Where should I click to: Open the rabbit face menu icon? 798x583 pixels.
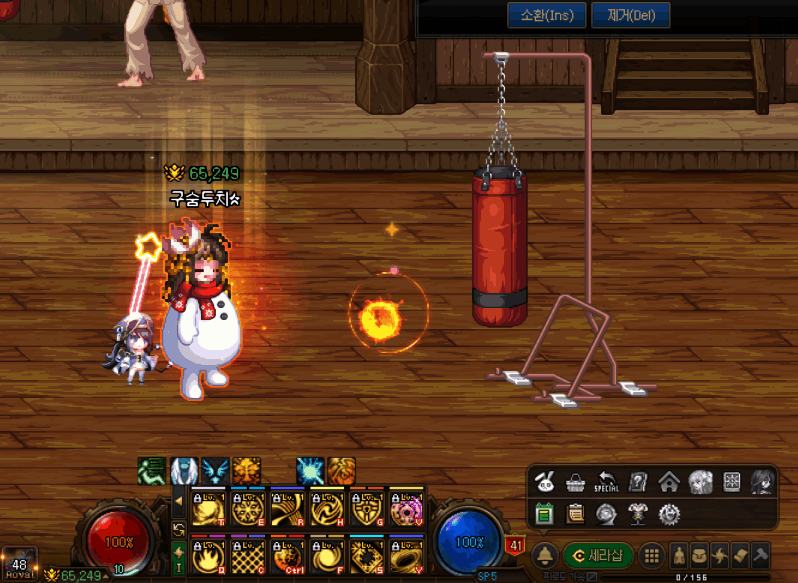tap(545, 482)
